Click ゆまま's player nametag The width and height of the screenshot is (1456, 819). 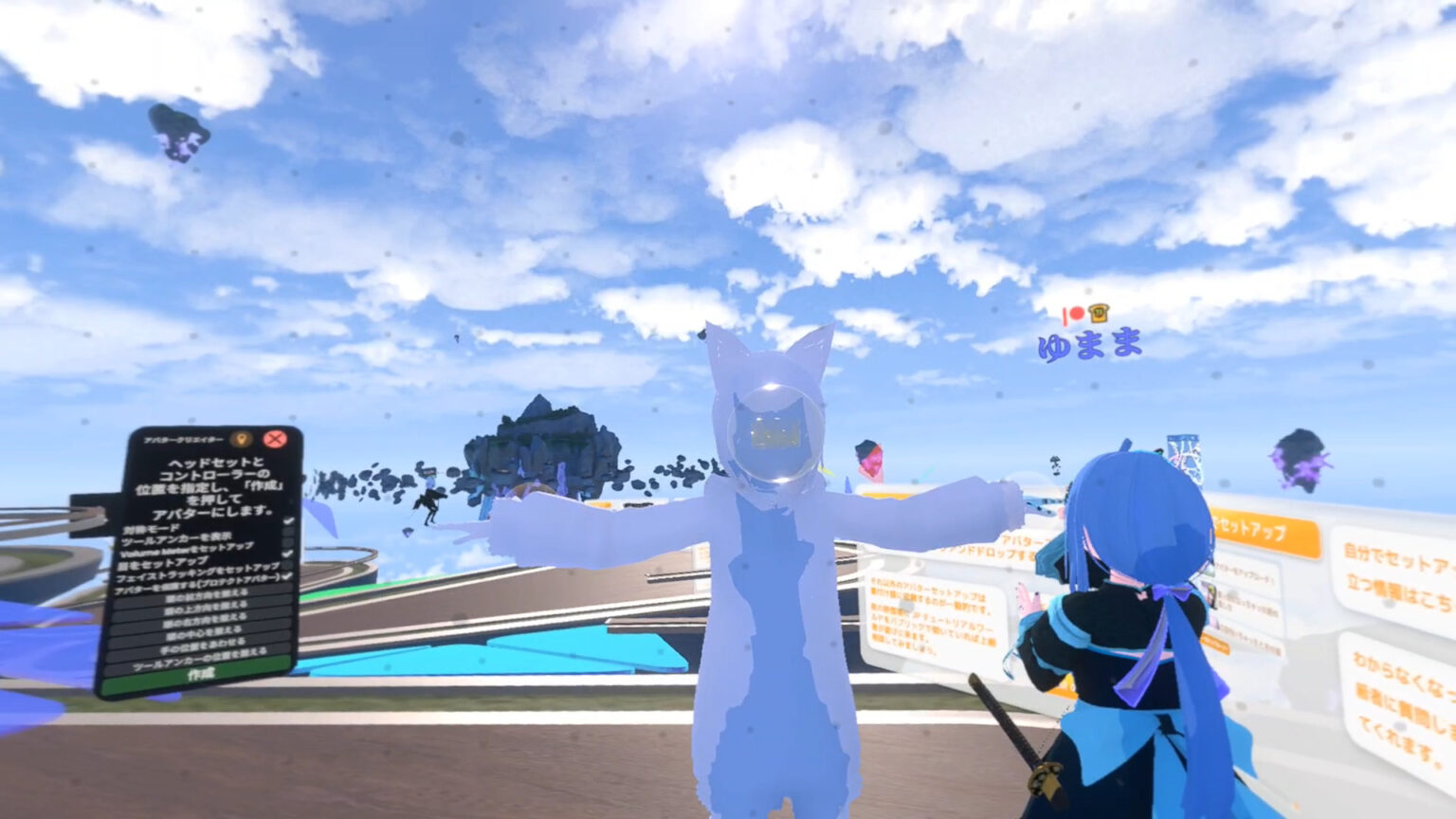1090,346
